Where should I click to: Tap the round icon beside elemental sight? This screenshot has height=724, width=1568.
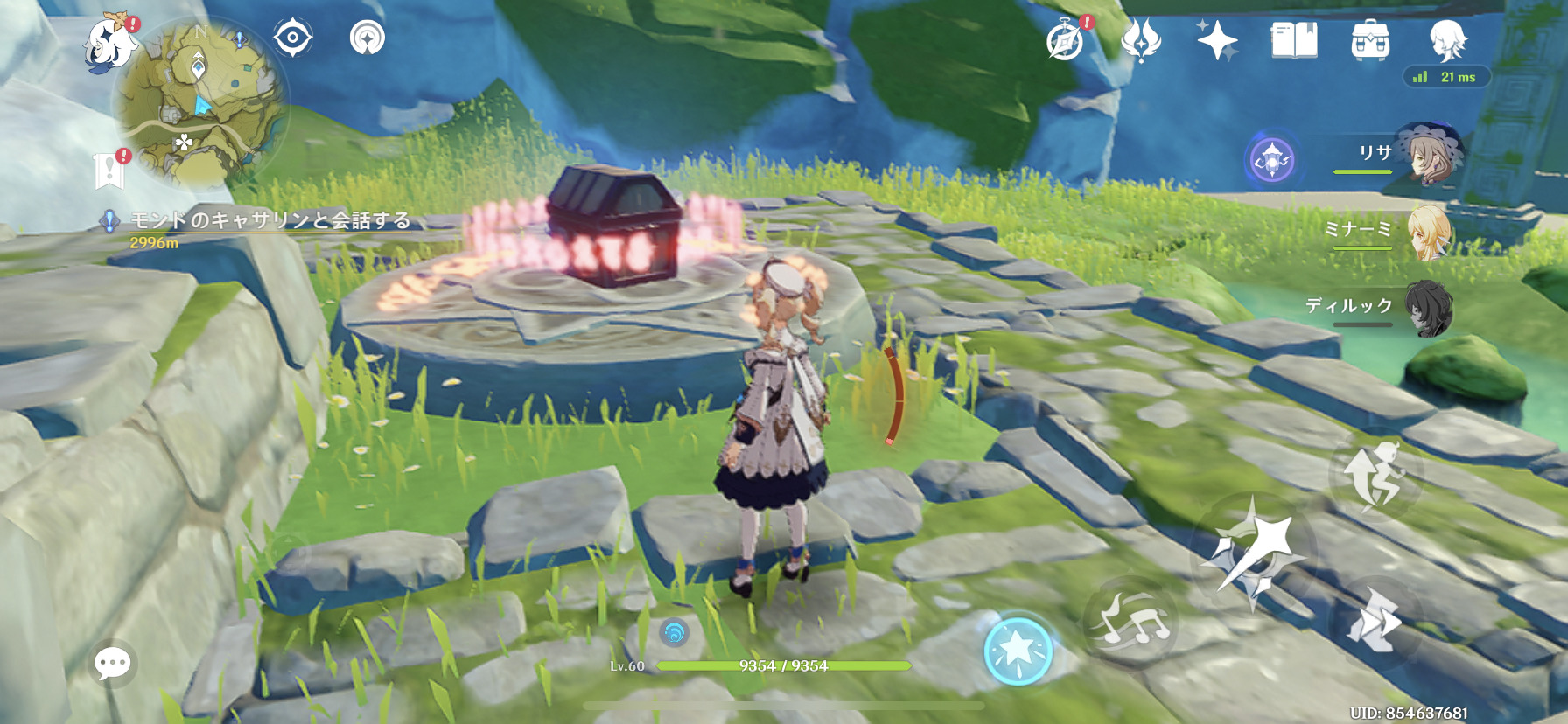click(367, 38)
